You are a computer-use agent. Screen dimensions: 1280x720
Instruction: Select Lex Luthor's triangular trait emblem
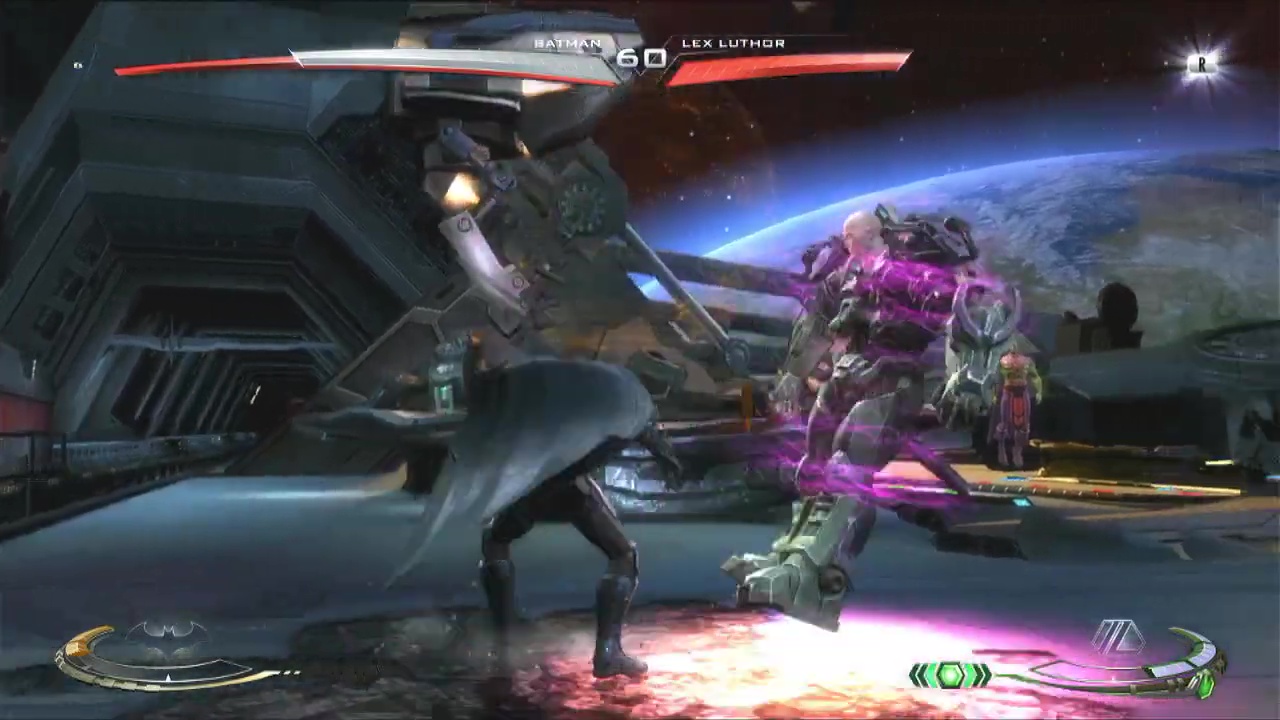[1117, 636]
